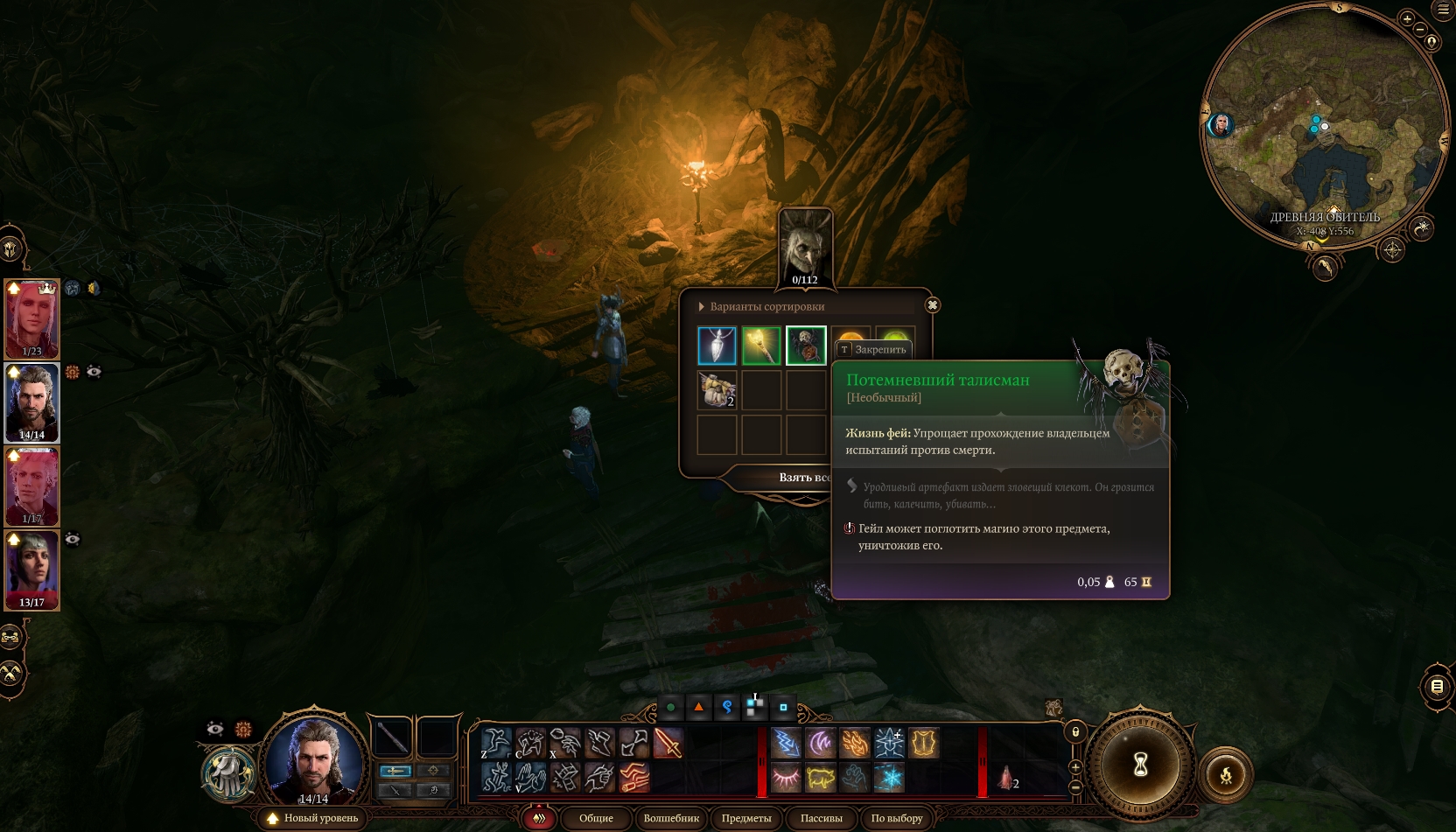Select the 'По выбору' custom hotbar tab

click(897, 819)
